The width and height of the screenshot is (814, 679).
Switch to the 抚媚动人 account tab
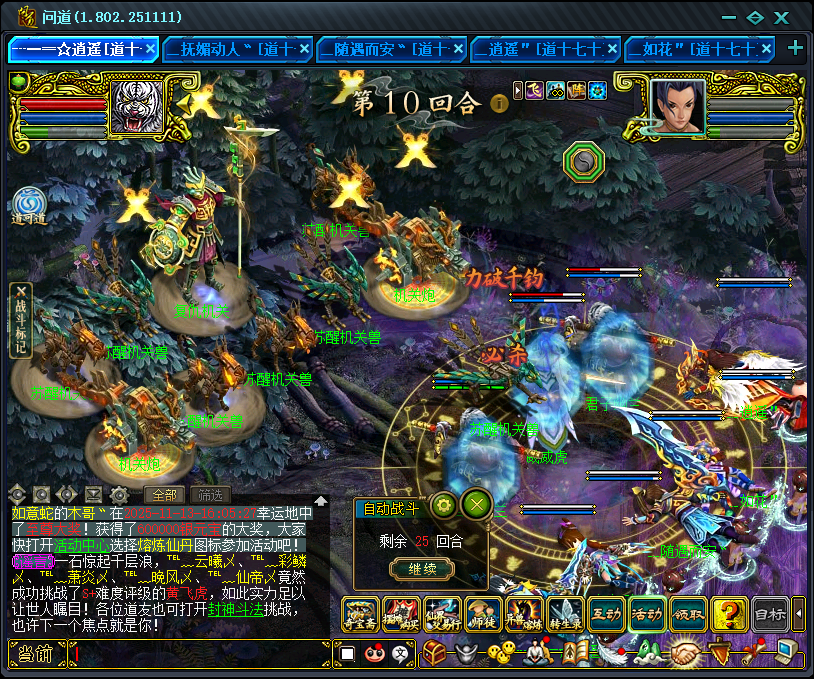click(237, 48)
